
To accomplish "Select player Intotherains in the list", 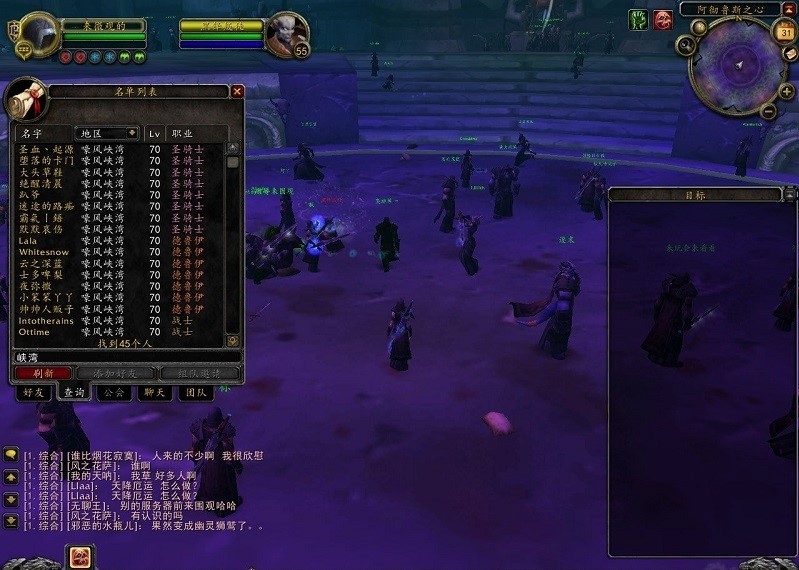I will [x=46, y=320].
